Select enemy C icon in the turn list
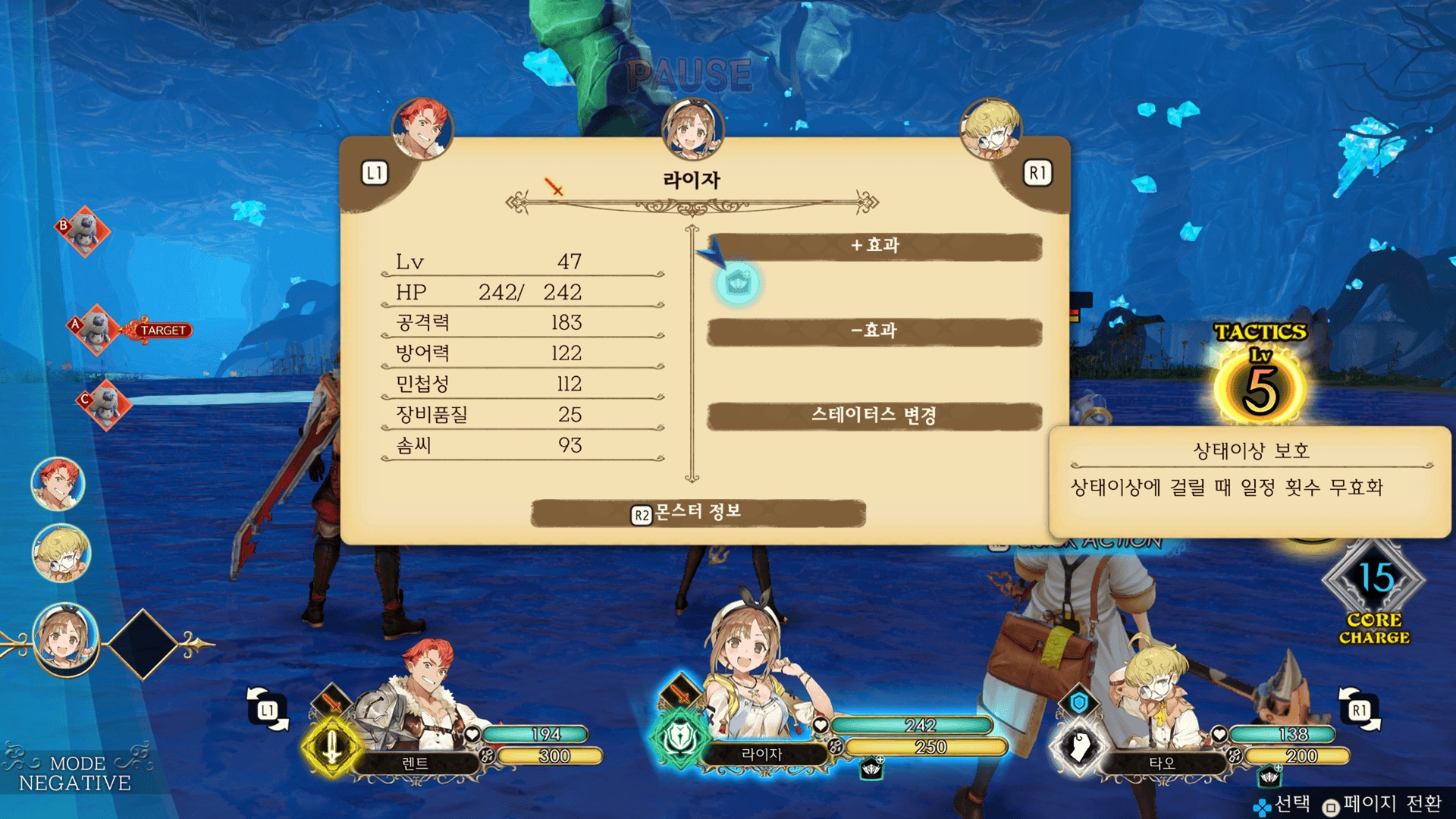The height and width of the screenshot is (819, 1456). (105, 404)
